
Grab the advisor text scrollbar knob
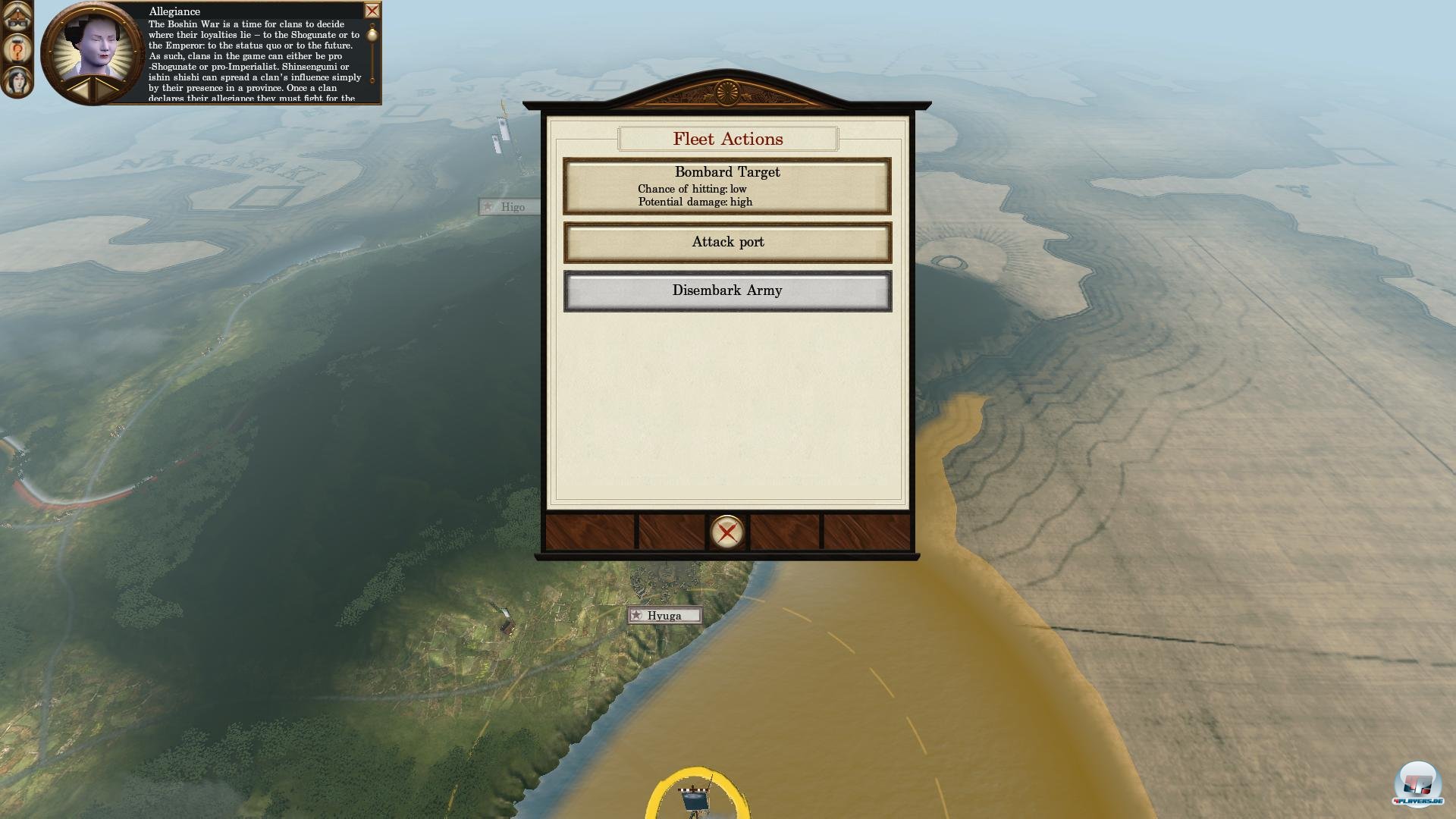[x=372, y=35]
